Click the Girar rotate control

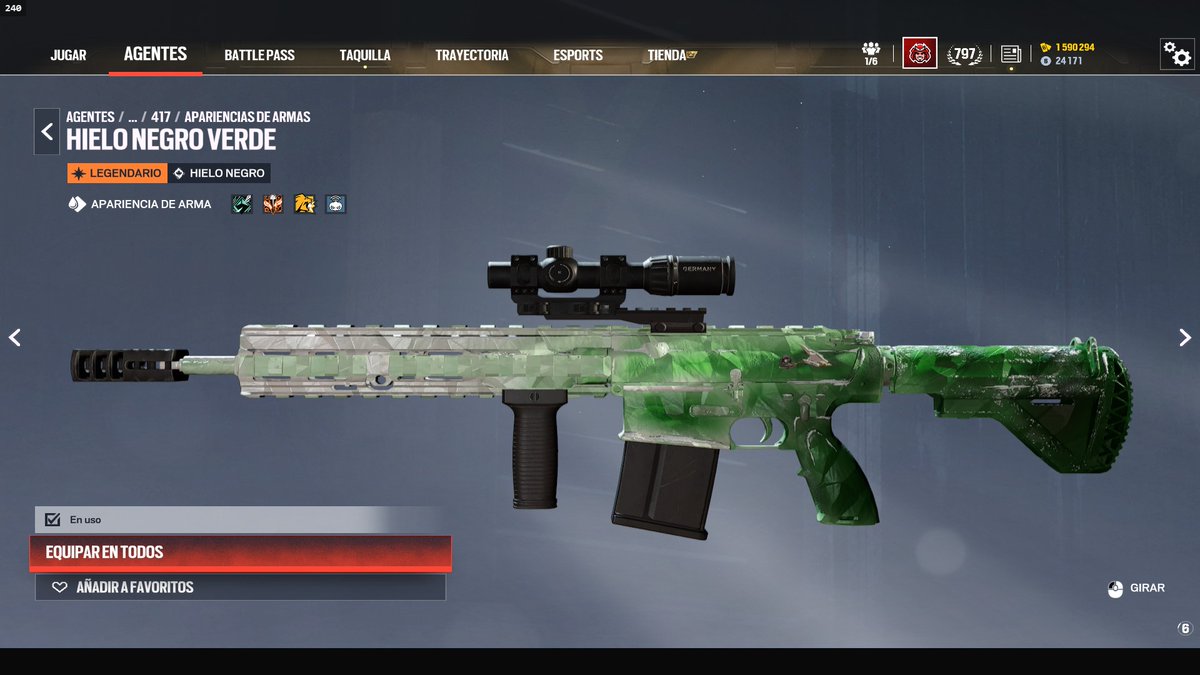click(x=1135, y=588)
